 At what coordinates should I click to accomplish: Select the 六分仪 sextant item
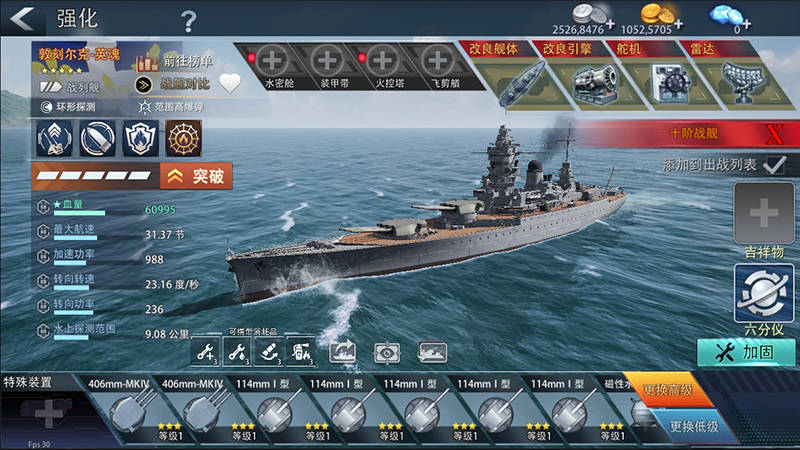(764, 291)
